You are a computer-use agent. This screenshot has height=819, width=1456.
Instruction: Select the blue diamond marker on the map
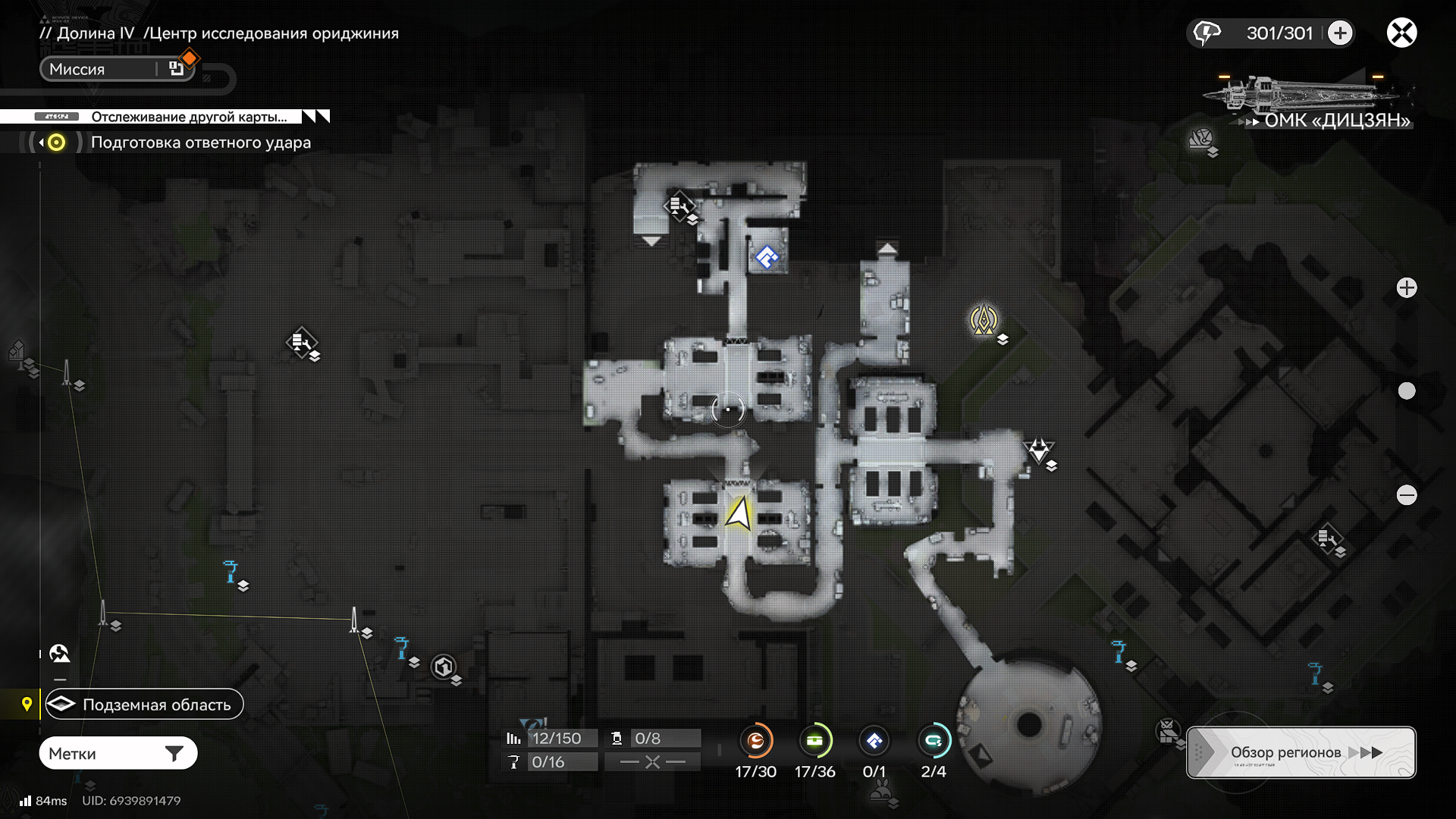(x=767, y=257)
